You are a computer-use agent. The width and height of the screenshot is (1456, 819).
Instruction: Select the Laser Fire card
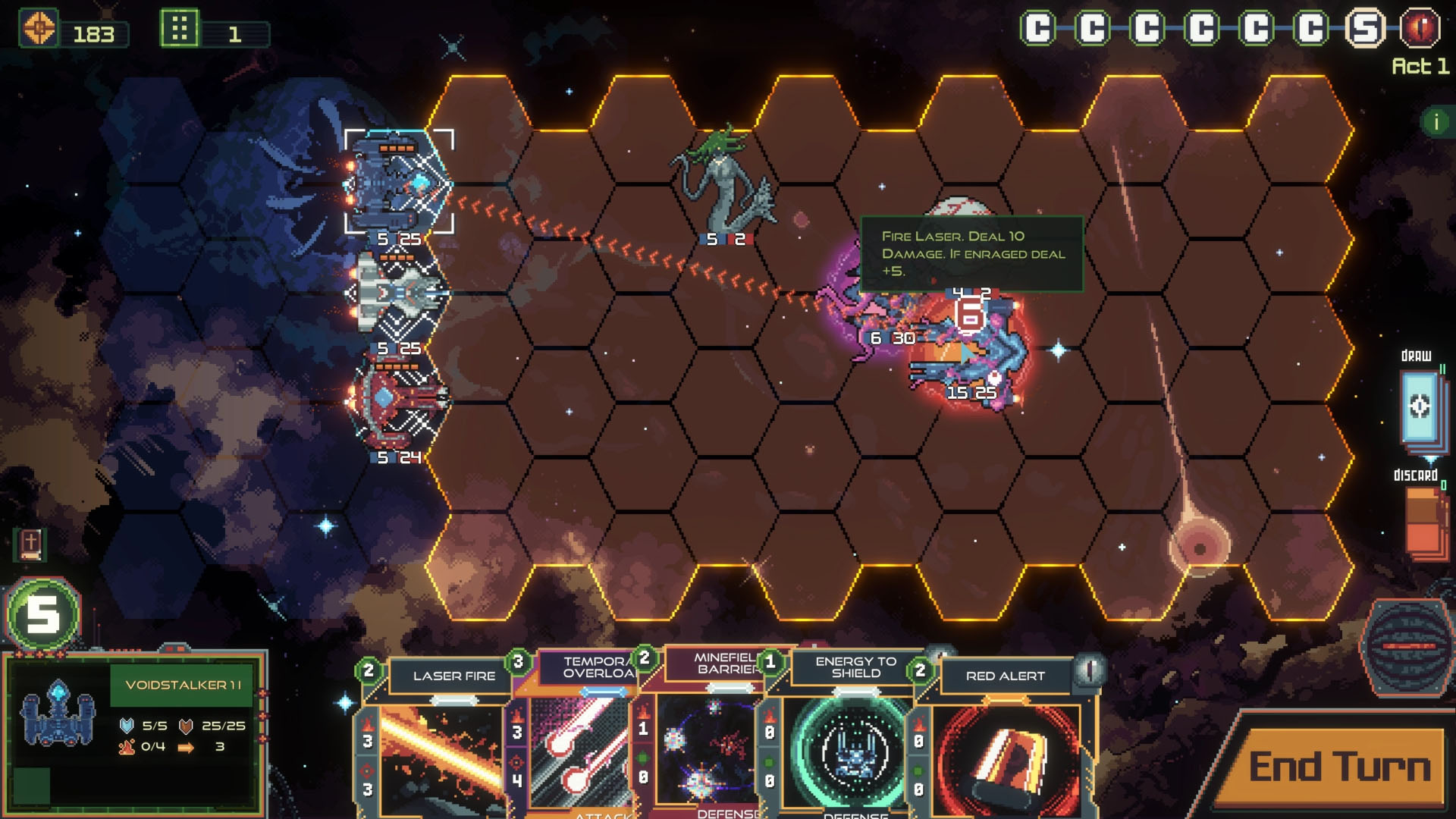440,736
